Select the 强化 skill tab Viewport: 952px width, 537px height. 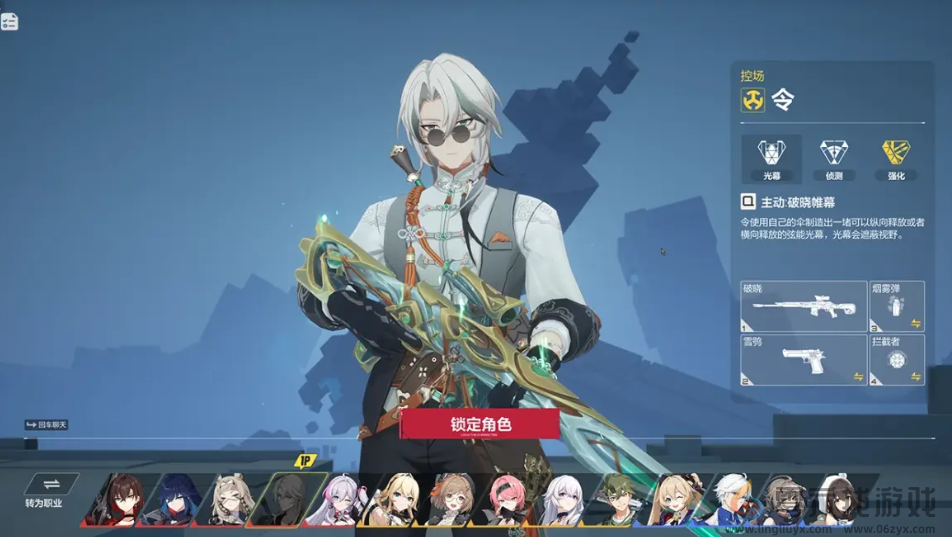pos(896,159)
